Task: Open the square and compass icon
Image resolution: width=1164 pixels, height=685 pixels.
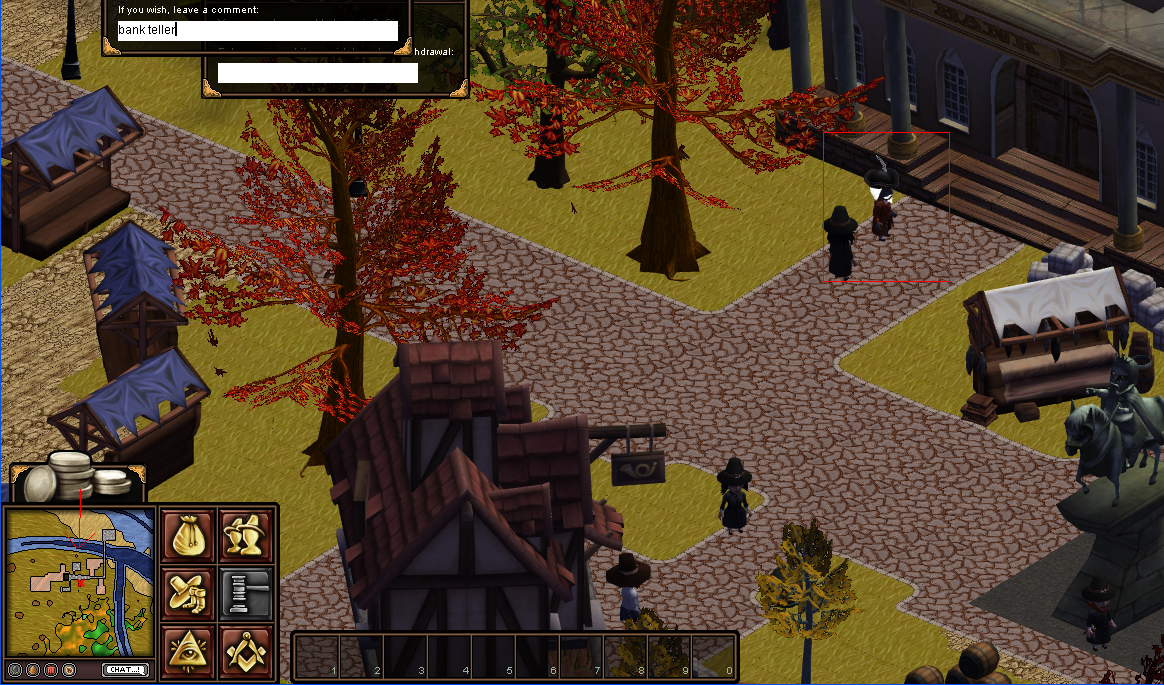Action: (x=245, y=650)
